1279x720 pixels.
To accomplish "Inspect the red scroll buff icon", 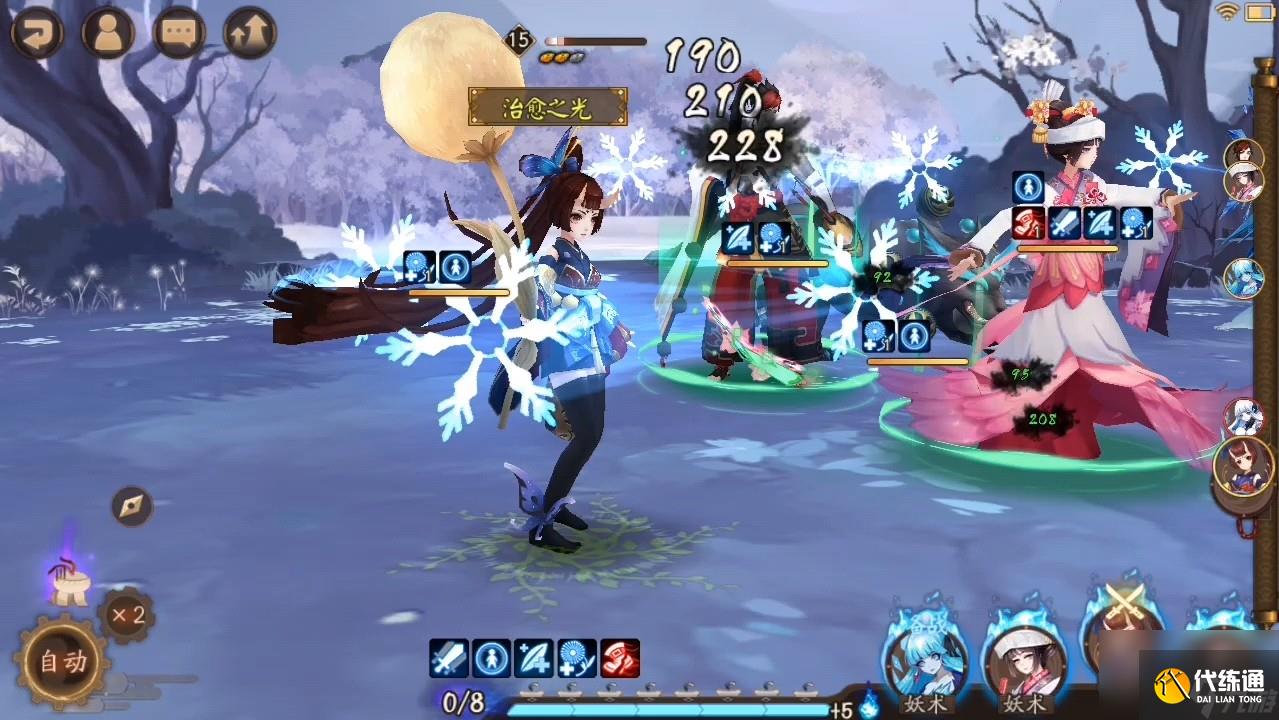I will pos(620,658).
